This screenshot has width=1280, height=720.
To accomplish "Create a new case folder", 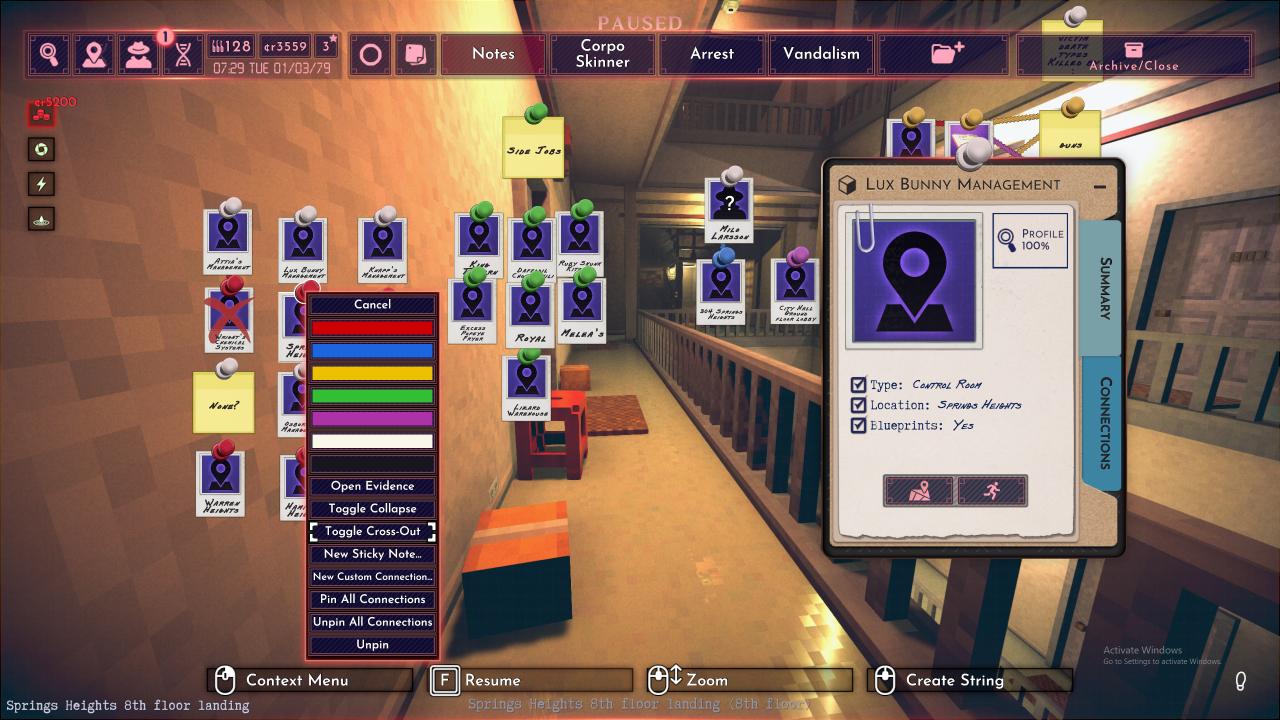I will pos(946,54).
